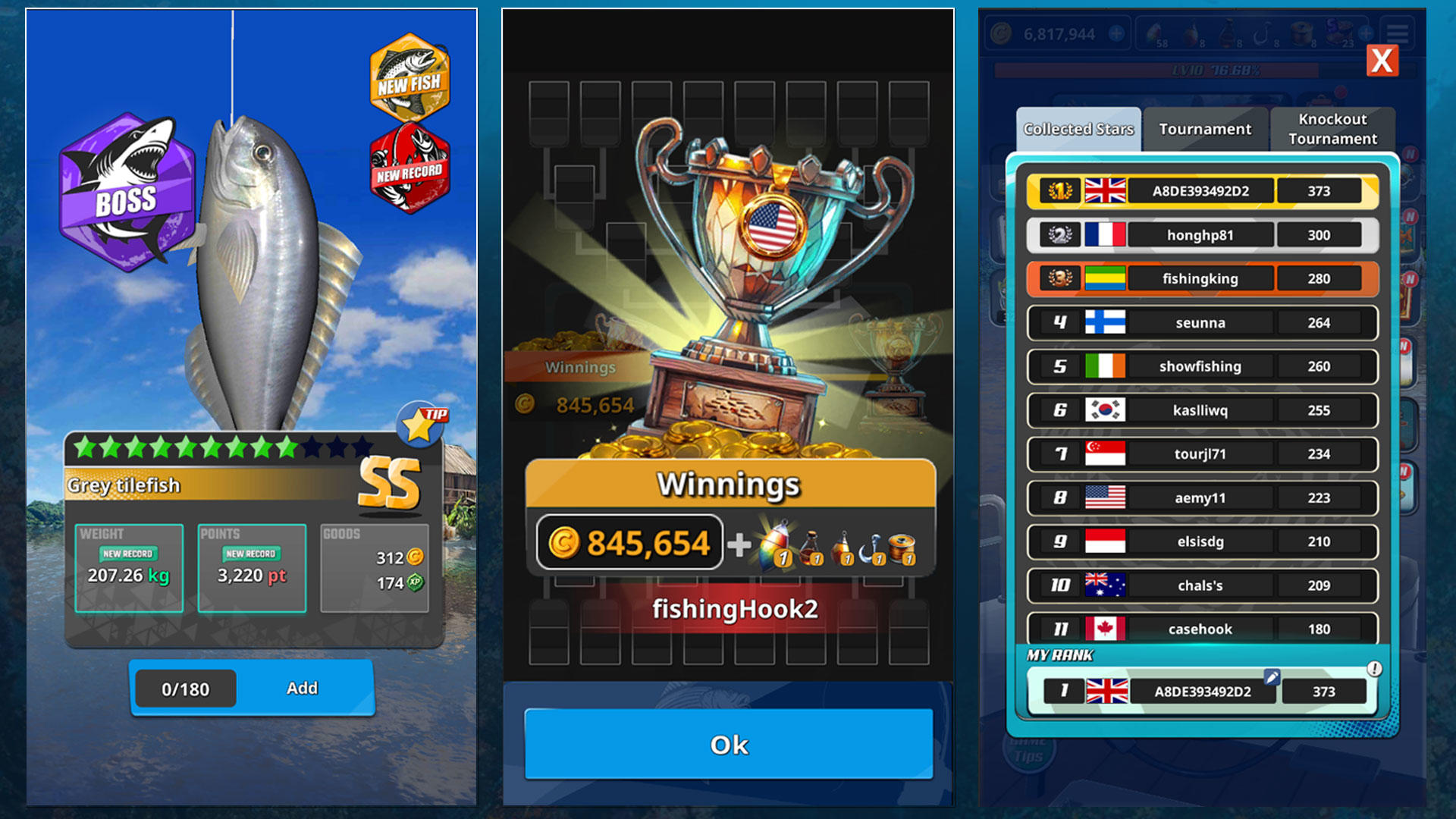Open the Knockout Tournament tab

click(1332, 129)
